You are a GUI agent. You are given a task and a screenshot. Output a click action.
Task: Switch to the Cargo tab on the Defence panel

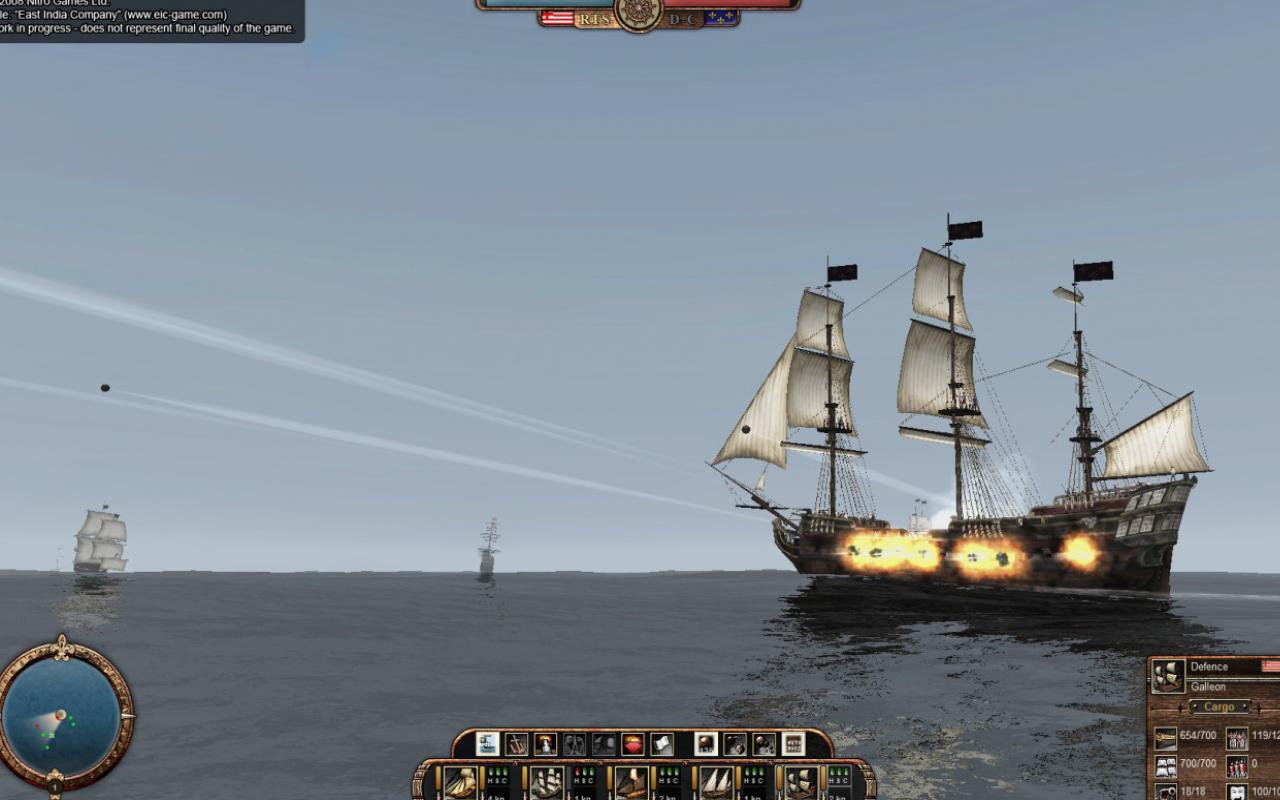1221,706
